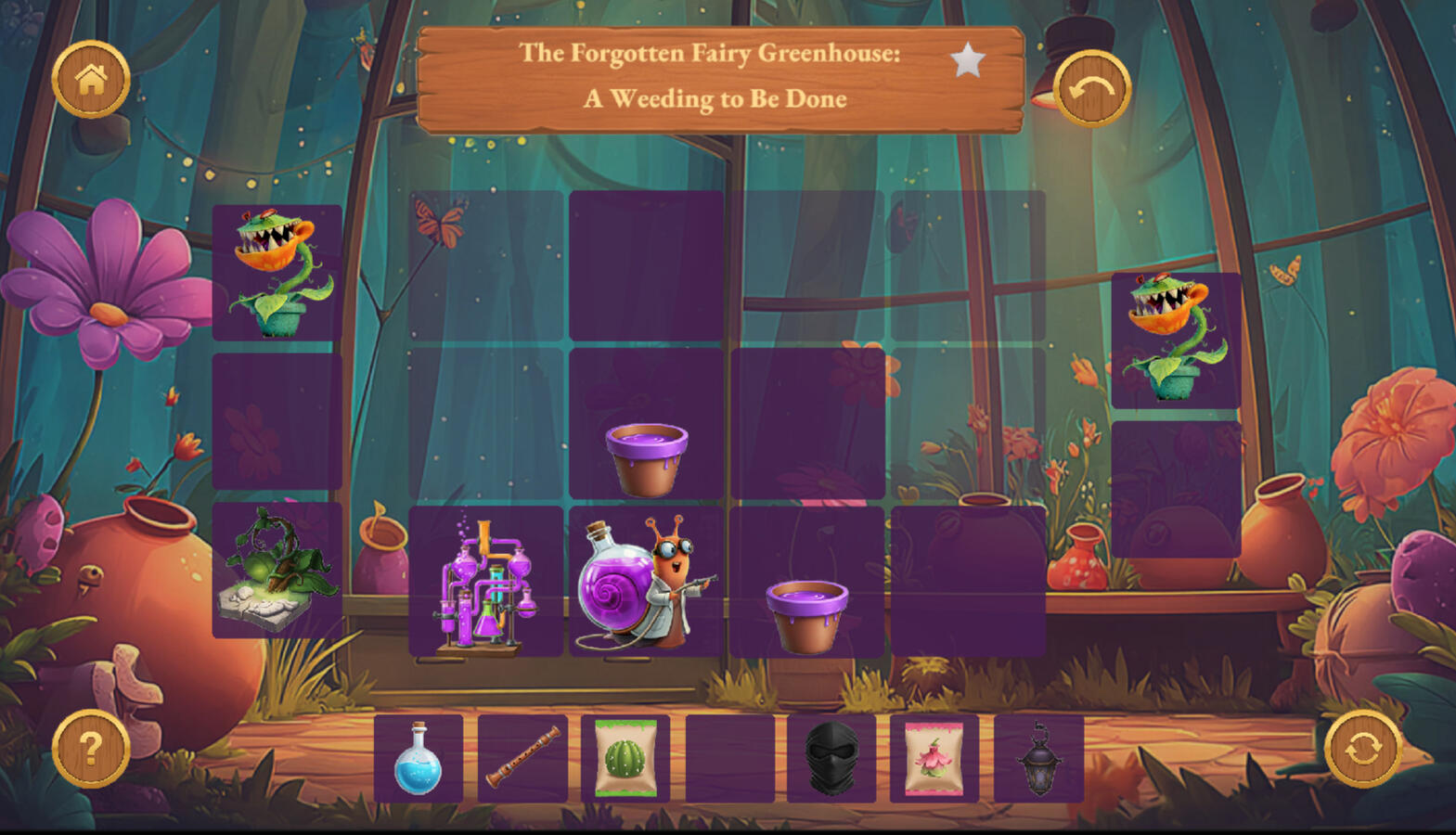Viewport: 1456px width, 835px height.
Task: Open the question mark hint button
Action: 91,749
